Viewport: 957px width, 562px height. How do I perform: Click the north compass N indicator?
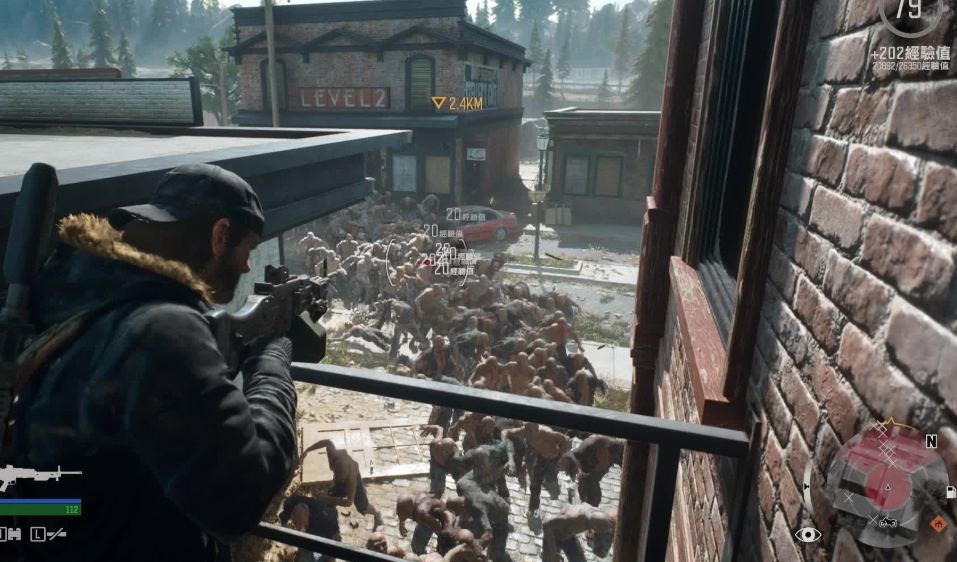[931, 441]
